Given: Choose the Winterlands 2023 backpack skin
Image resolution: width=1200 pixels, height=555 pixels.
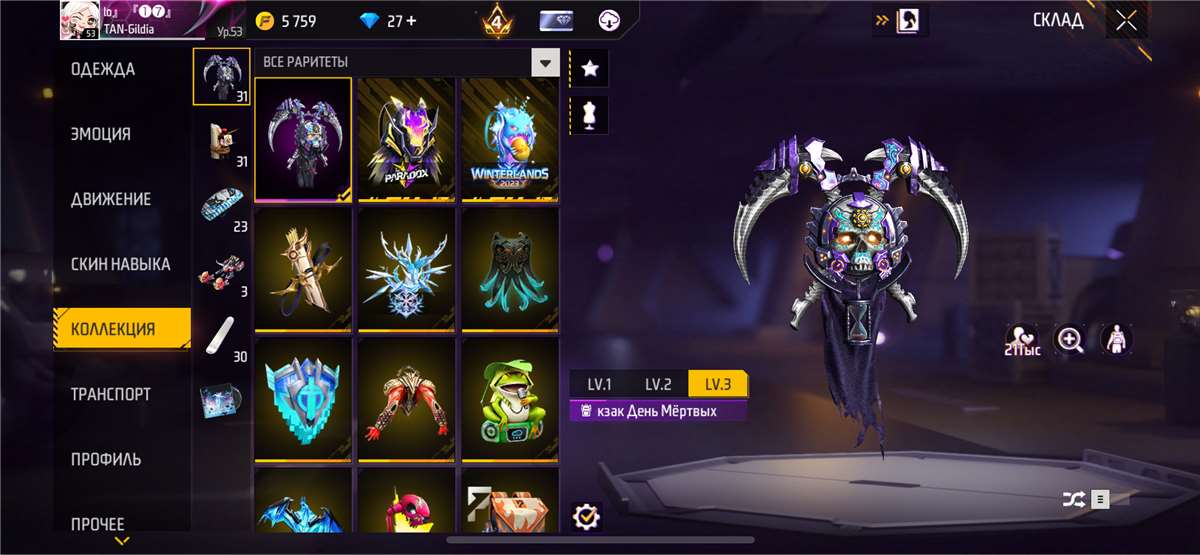Looking at the screenshot, I should [510, 139].
